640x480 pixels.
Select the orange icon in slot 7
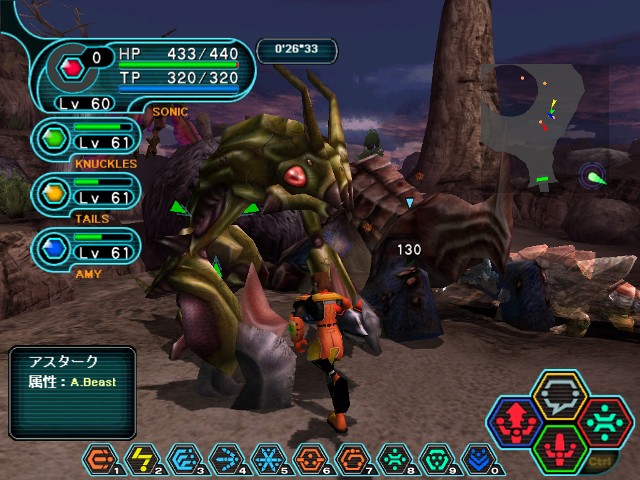pyautogui.click(x=354, y=459)
